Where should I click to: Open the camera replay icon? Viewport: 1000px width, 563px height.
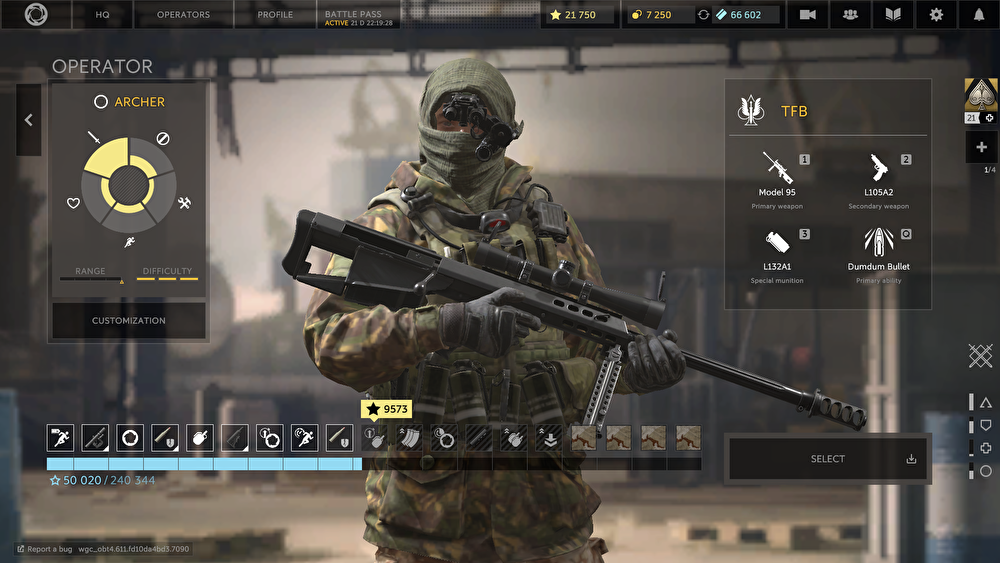pos(807,15)
